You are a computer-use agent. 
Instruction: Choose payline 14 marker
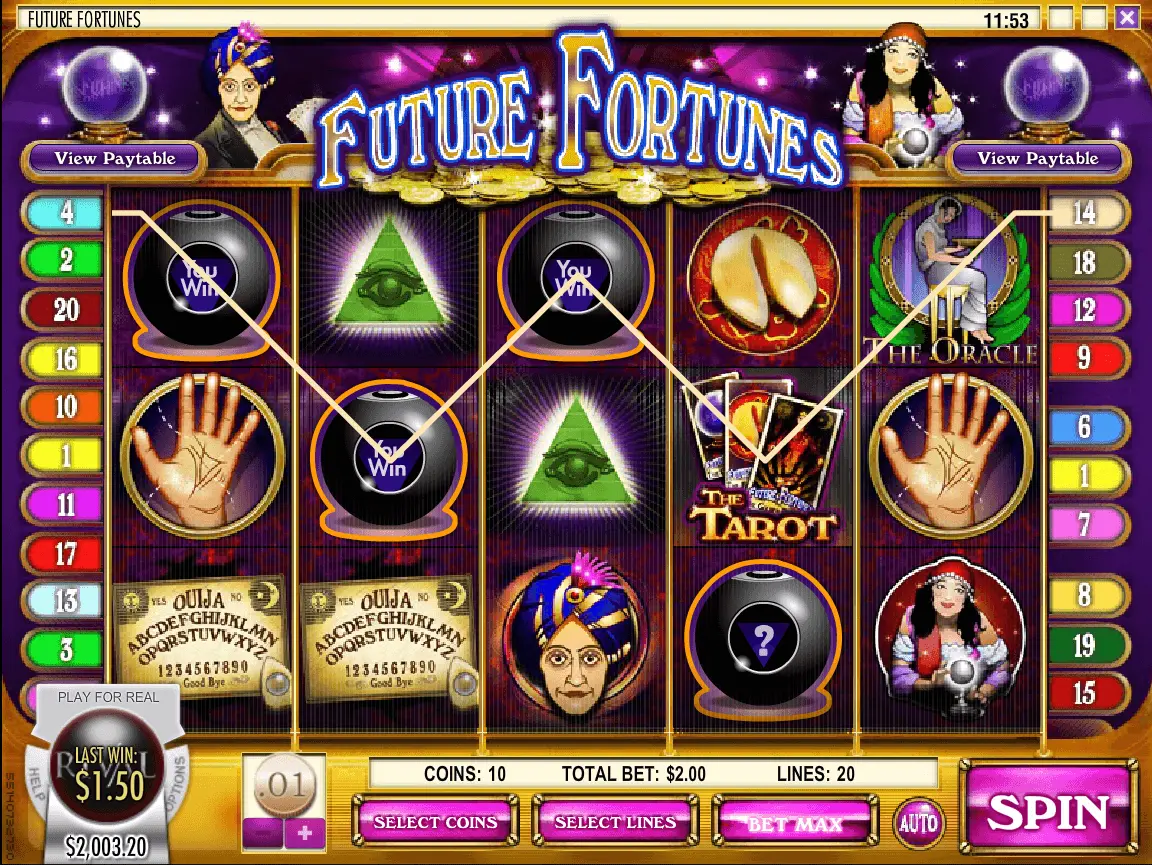click(x=1086, y=213)
